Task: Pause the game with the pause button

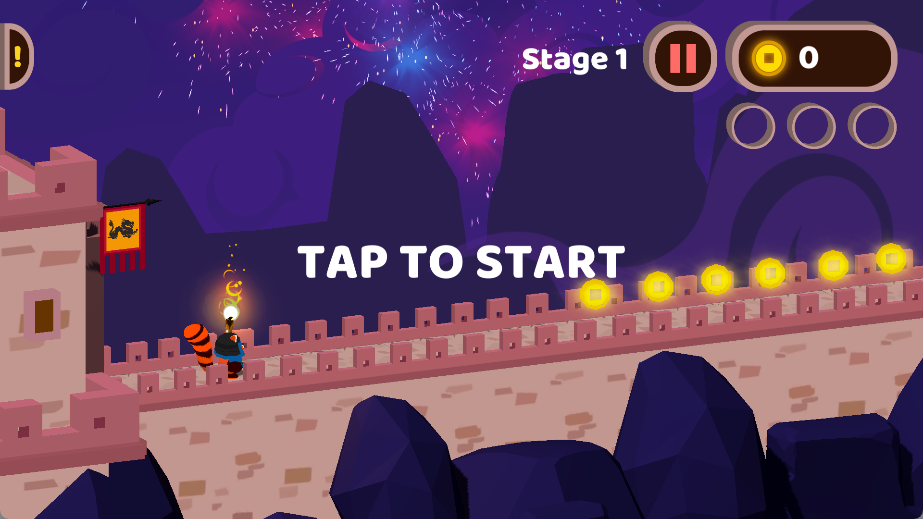Action: coord(682,58)
